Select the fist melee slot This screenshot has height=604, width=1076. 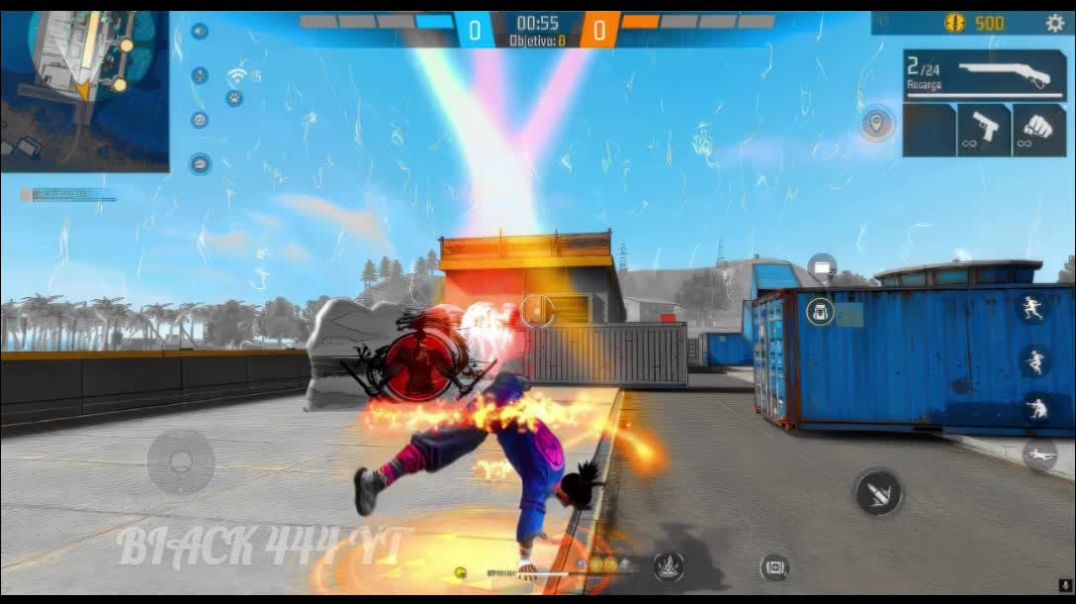(1038, 130)
